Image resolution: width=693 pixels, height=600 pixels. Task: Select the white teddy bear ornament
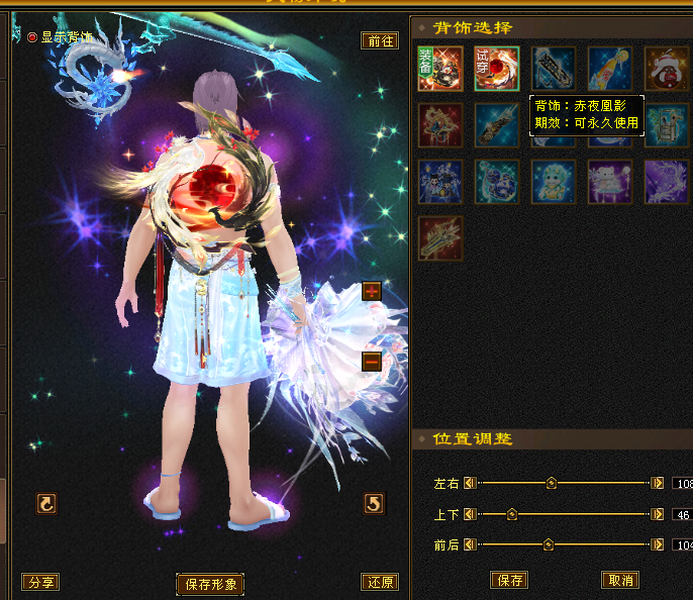(609, 182)
